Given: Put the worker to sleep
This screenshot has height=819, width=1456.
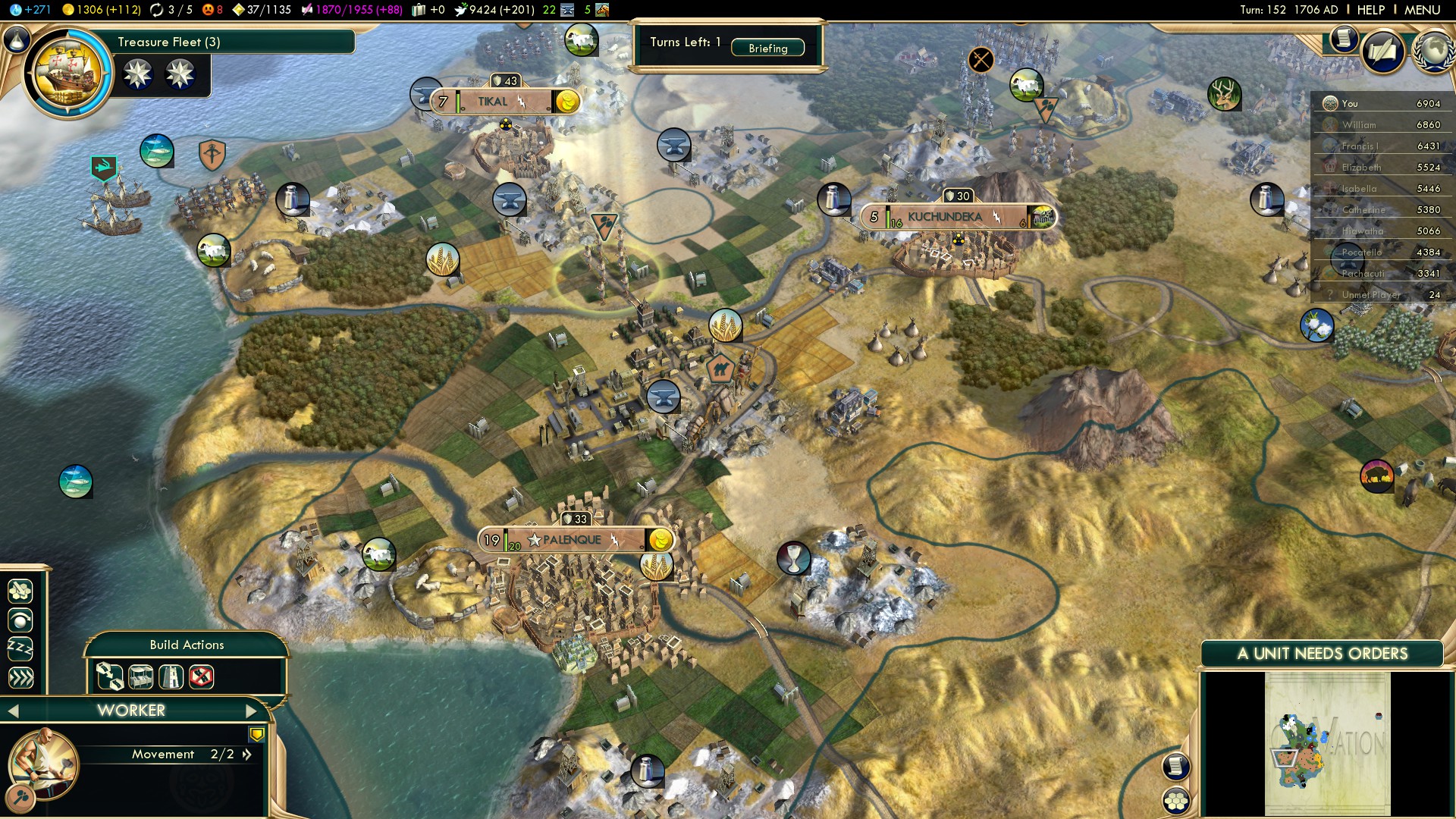Looking at the screenshot, I should pyautogui.click(x=20, y=648).
